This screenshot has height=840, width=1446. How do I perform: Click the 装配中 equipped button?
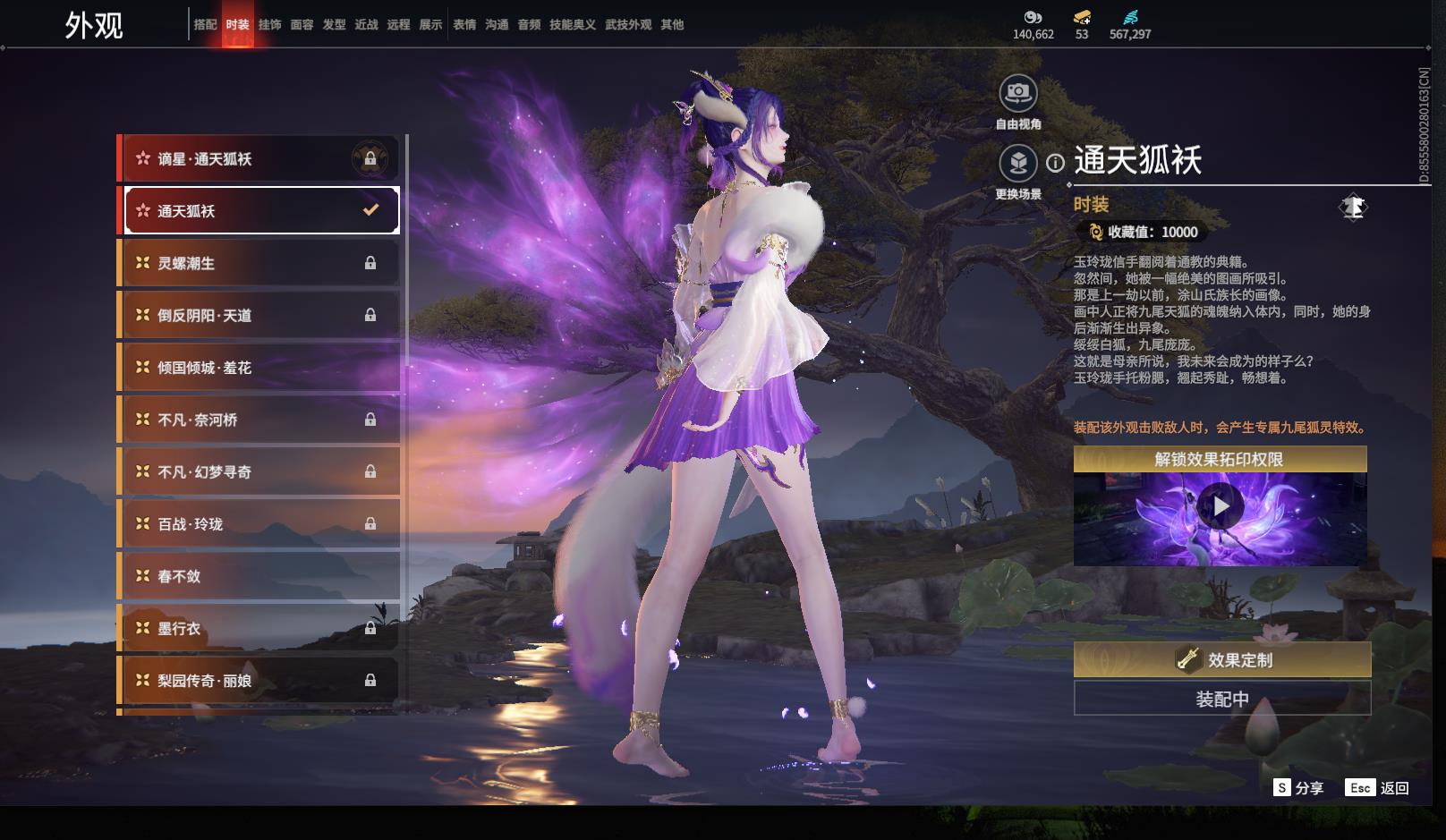click(1222, 699)
